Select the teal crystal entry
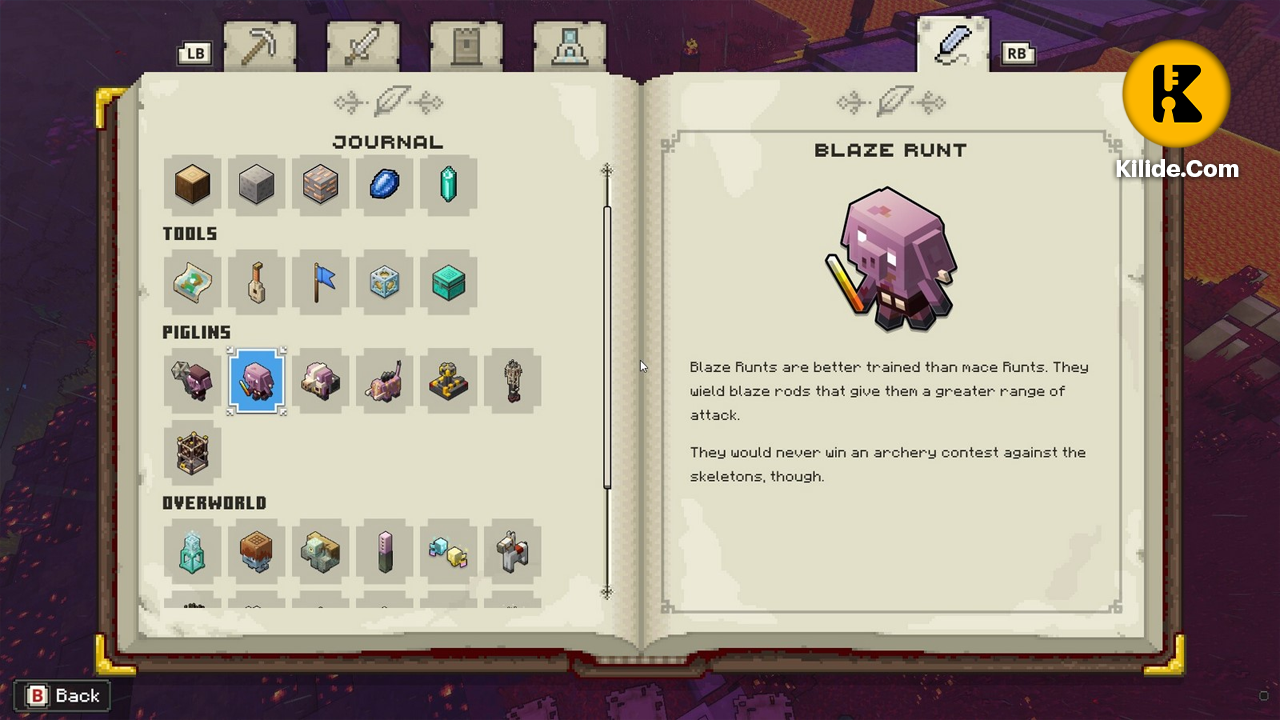The width and height of the screenshot is (1280, 720). pyautogui.click(x=448, y=185)
